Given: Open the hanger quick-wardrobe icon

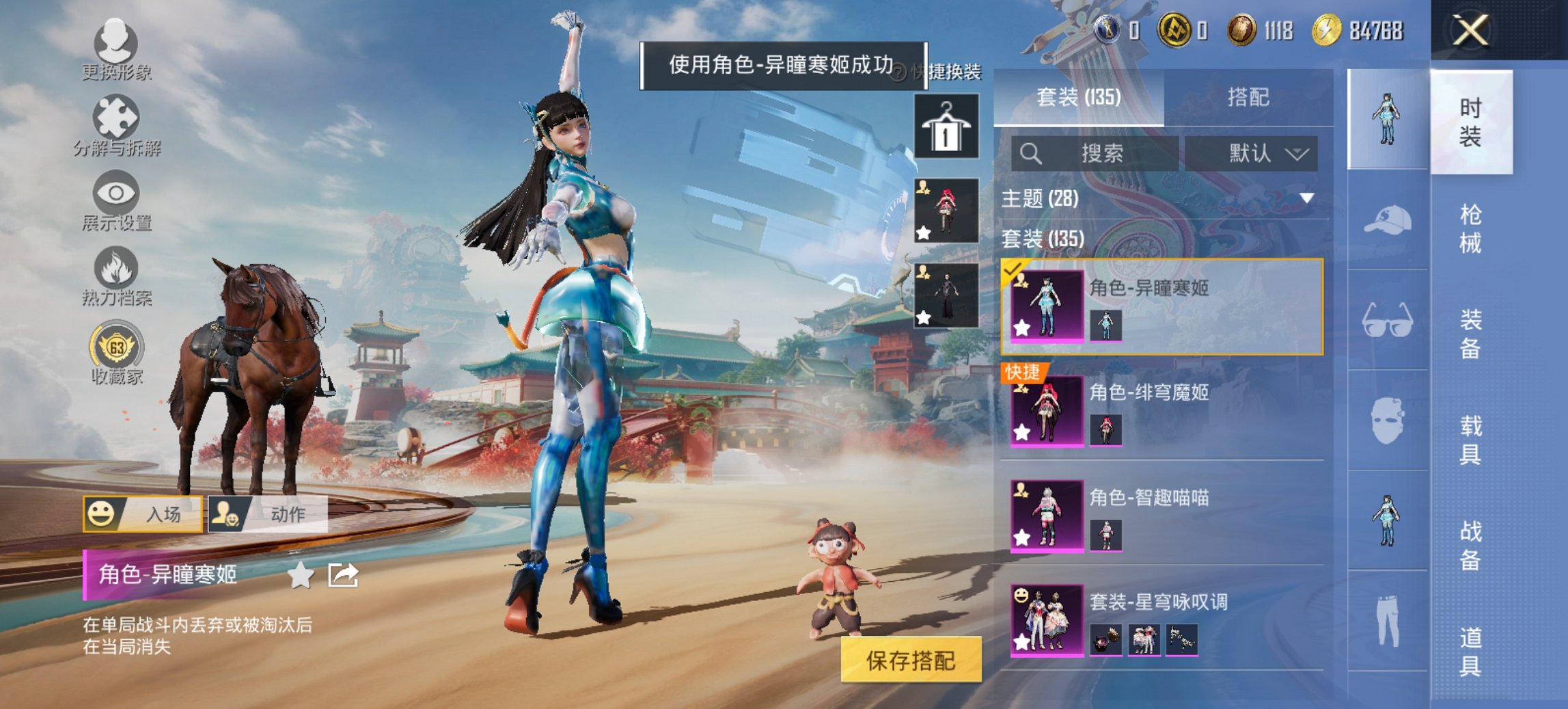Looking at the screenshot, I should pyautogui.click(x=948, y=127).
